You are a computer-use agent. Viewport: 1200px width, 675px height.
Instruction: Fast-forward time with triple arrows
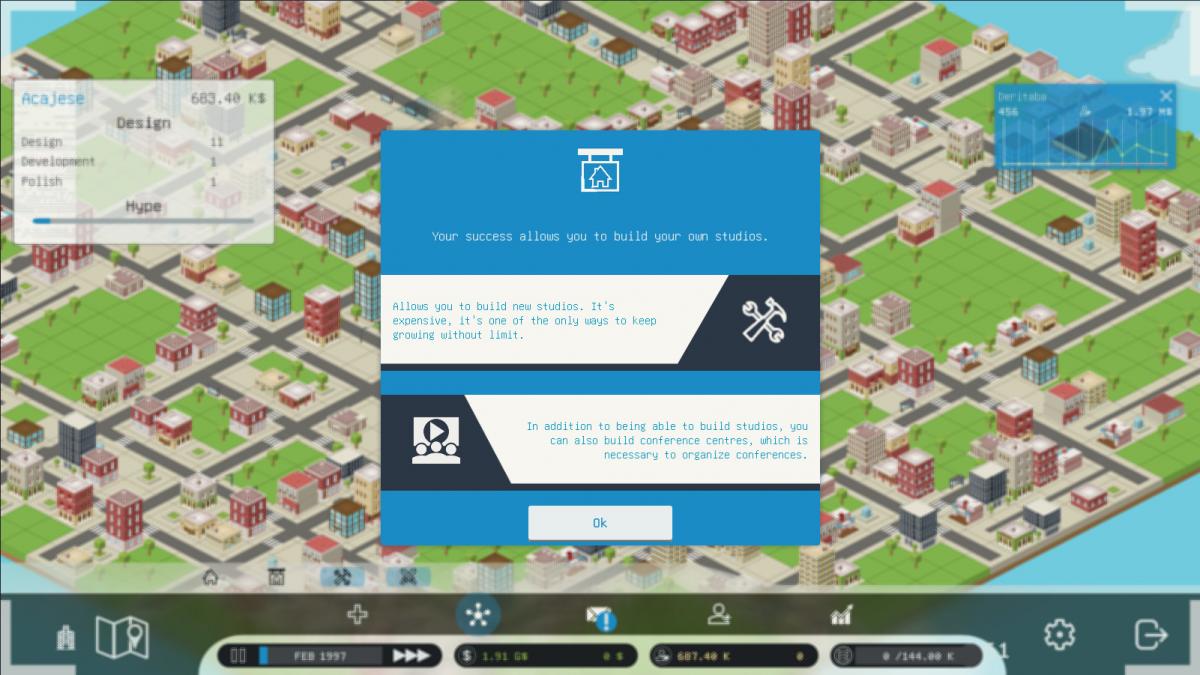point(411,656)
